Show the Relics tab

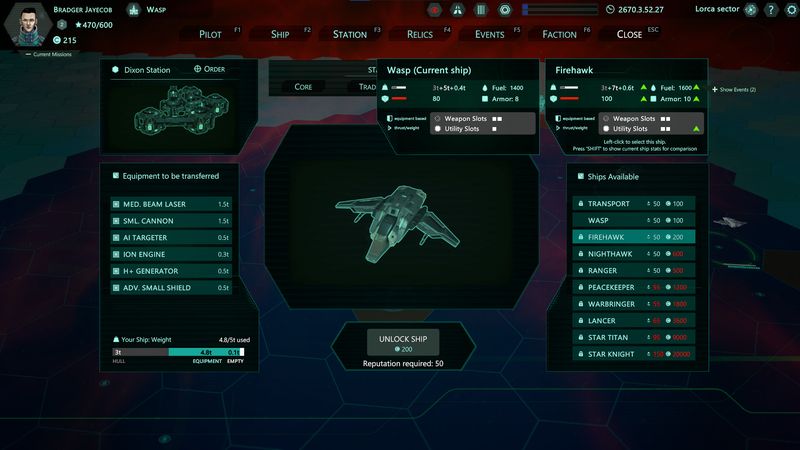click(x=420, y=34)
